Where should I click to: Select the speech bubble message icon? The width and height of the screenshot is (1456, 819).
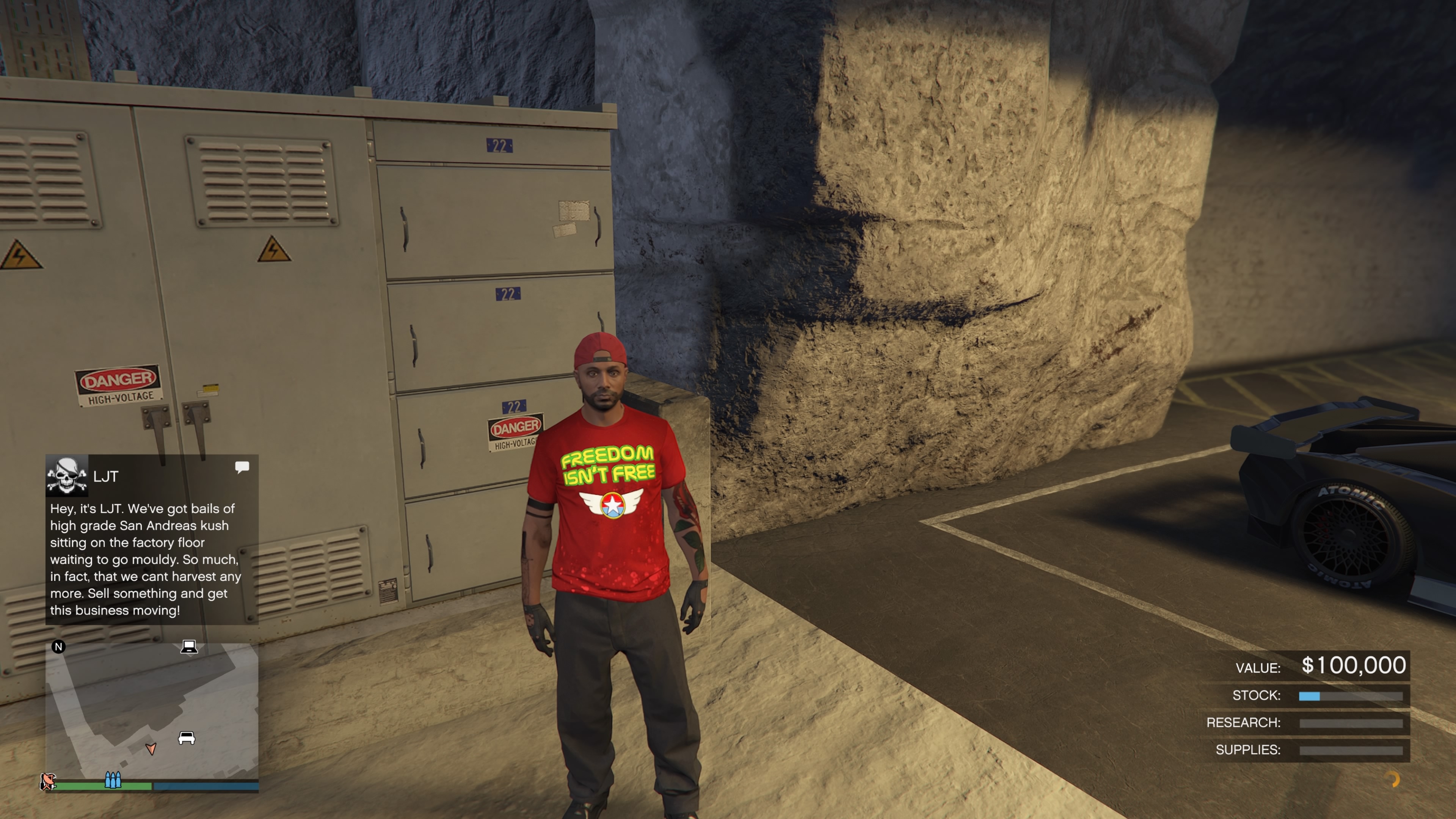[242, 467]
